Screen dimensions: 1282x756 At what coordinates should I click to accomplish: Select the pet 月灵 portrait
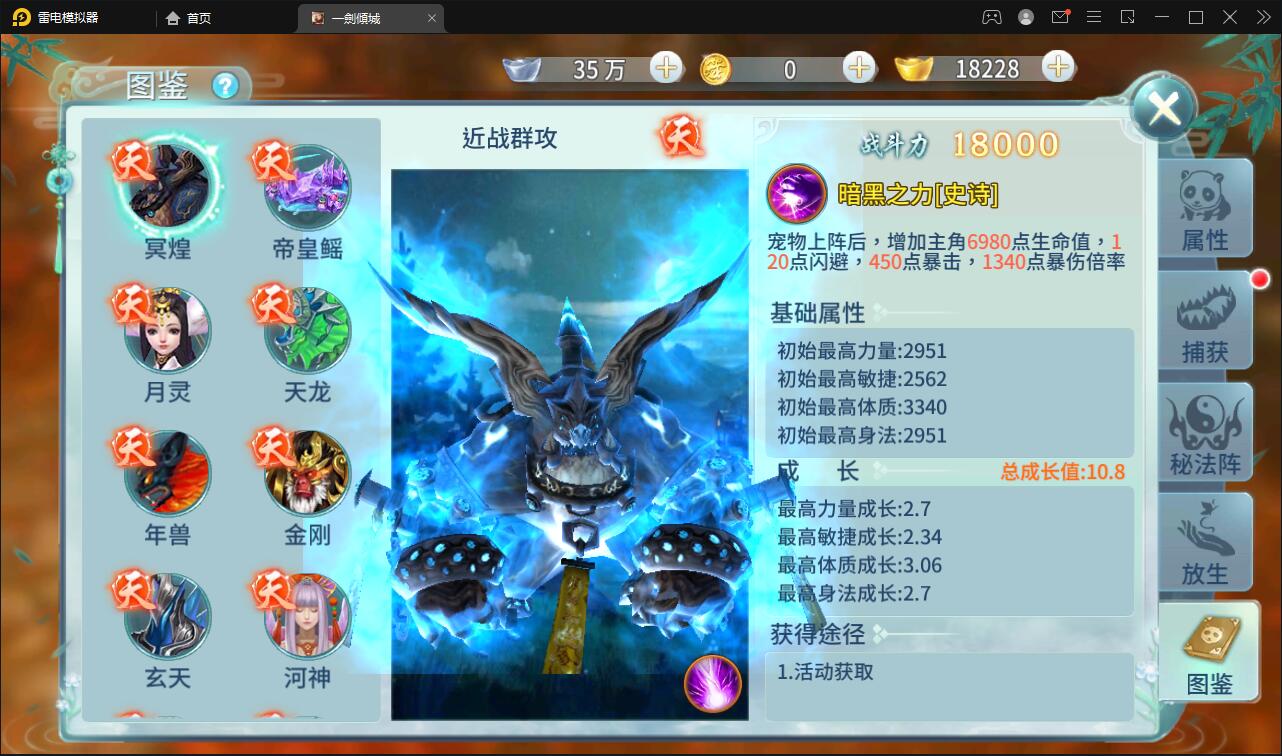(165, 330)
